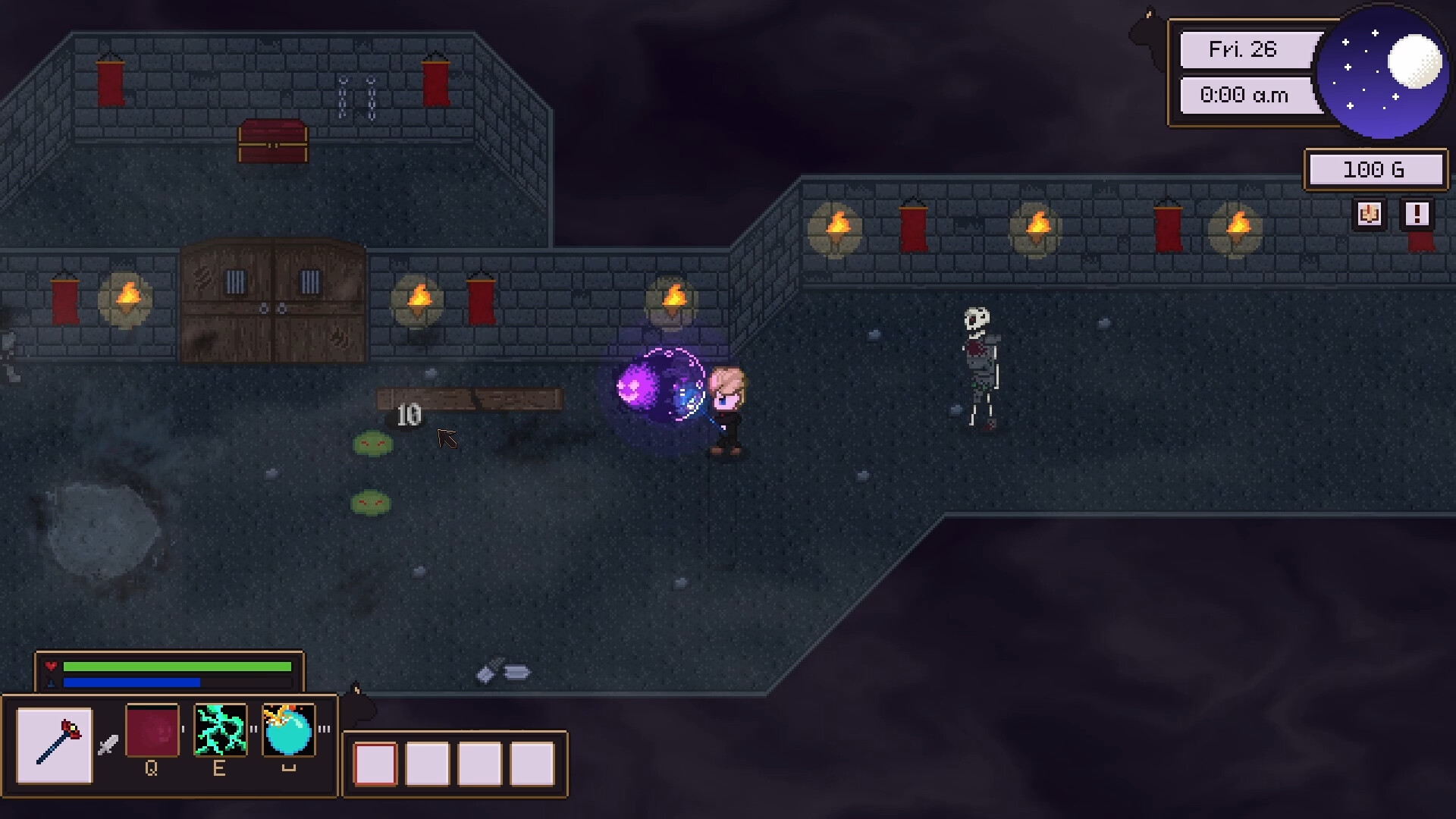This screenshot has width=1456, height=819.
Task: Cast the E lightning spell icon
Action: 220,730
